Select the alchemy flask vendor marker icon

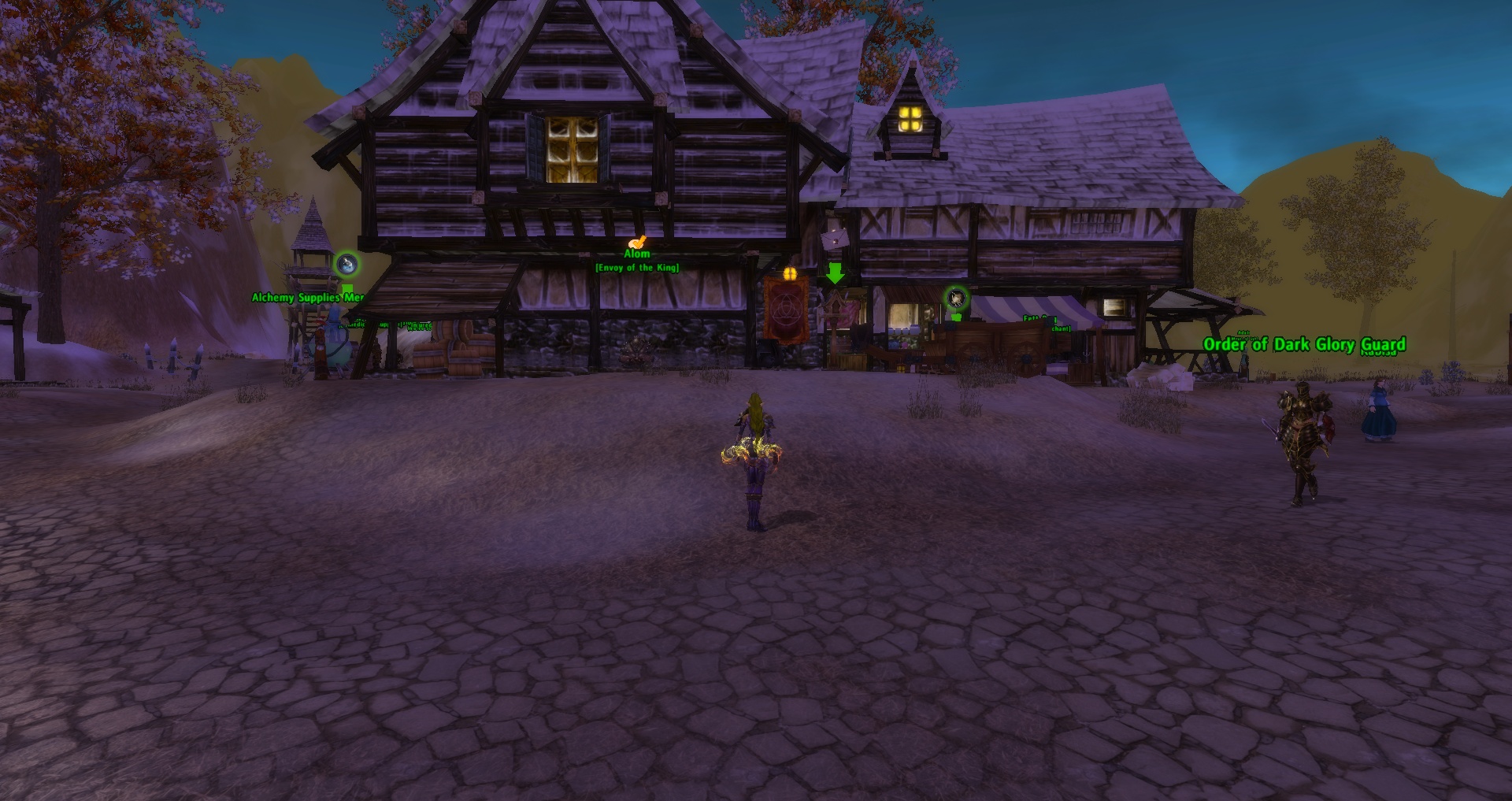coord(346,265)
